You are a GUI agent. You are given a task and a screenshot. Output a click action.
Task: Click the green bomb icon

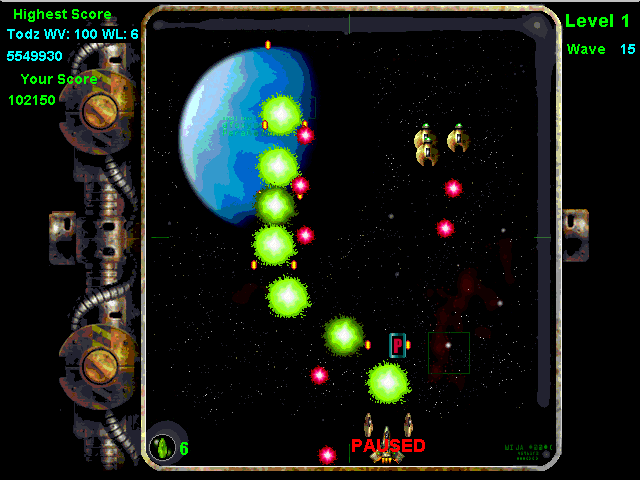coord(161,447)
